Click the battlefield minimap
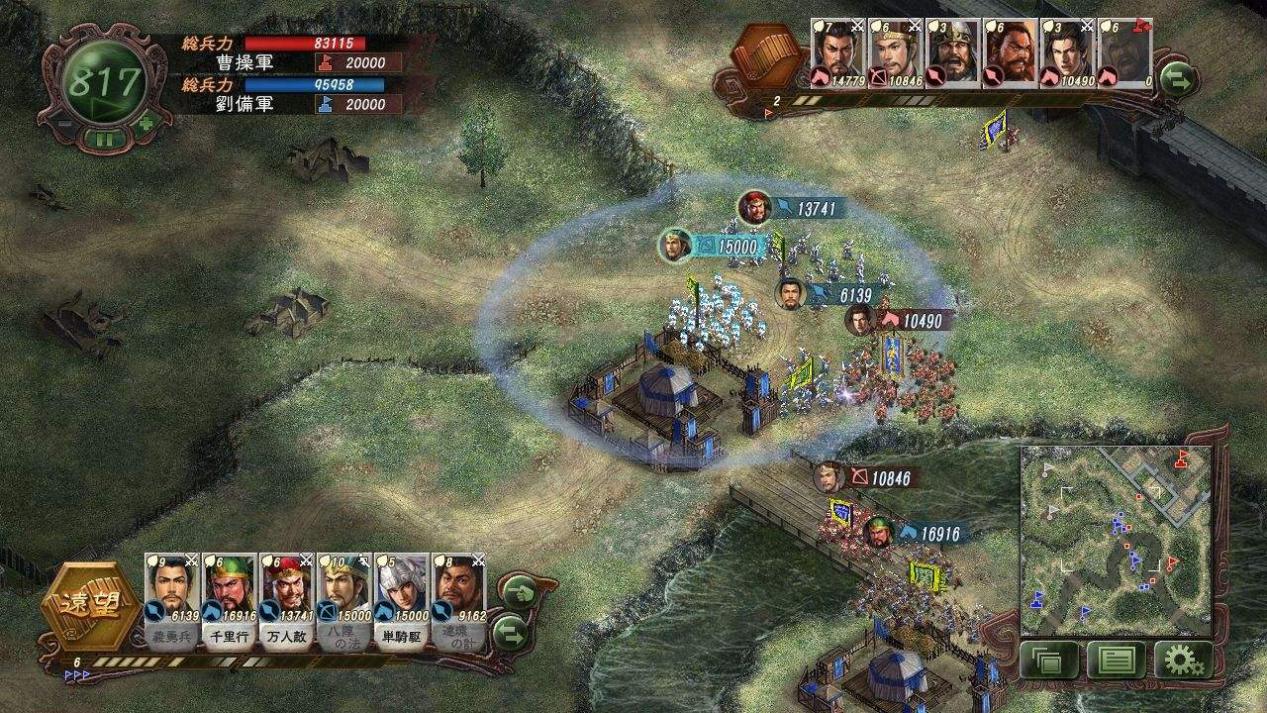The image size is (1267, 713). (1115, 540)
